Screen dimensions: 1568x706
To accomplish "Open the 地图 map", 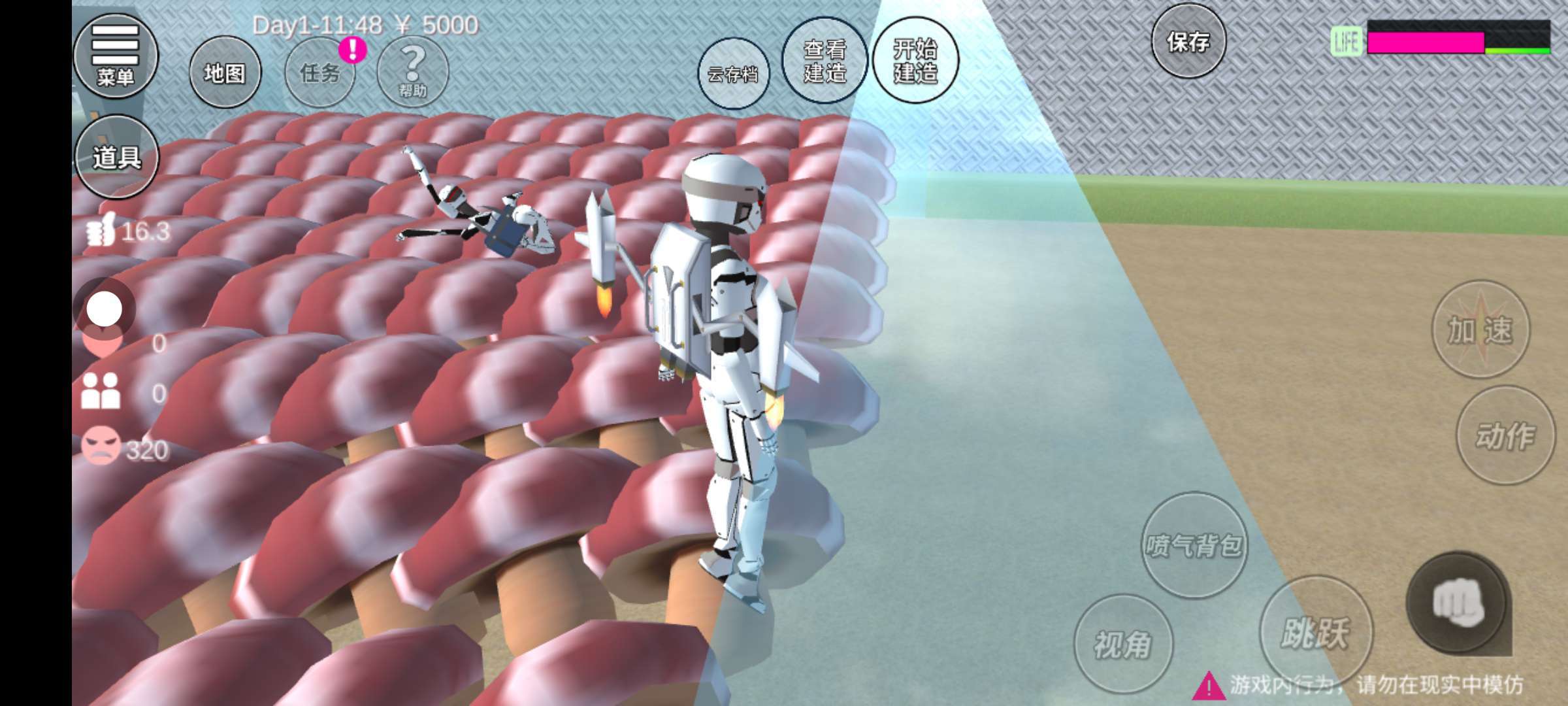I will pyautogui.click(x=225, y=73).
